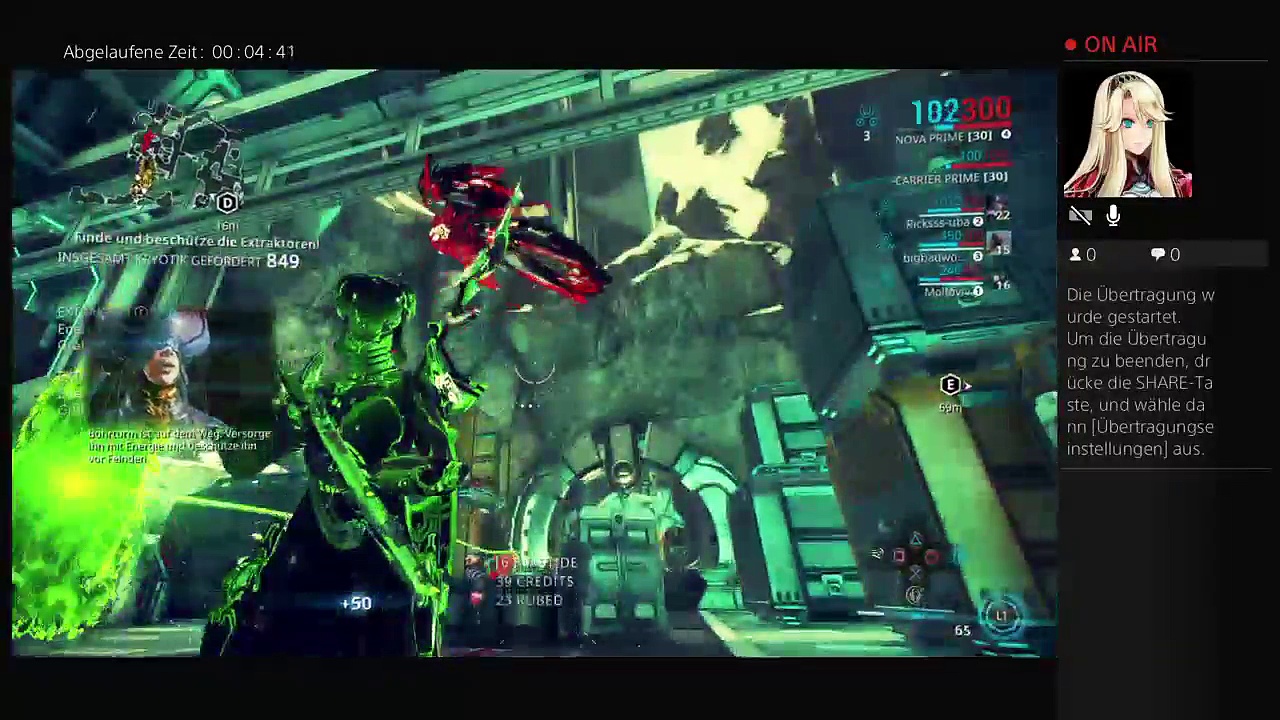The height and width of the screenshot is (720, 1280).
Task: Select the Carrier Prime companion entry
Action: (951, 178)
